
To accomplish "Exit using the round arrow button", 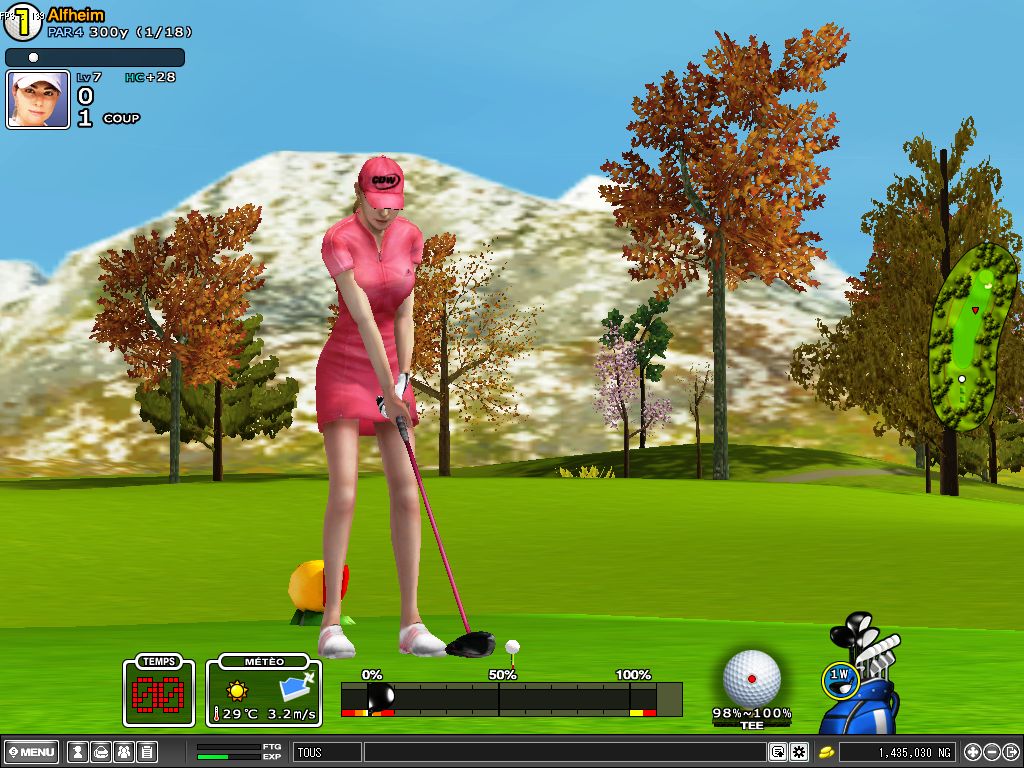I will coord(1011,752).
